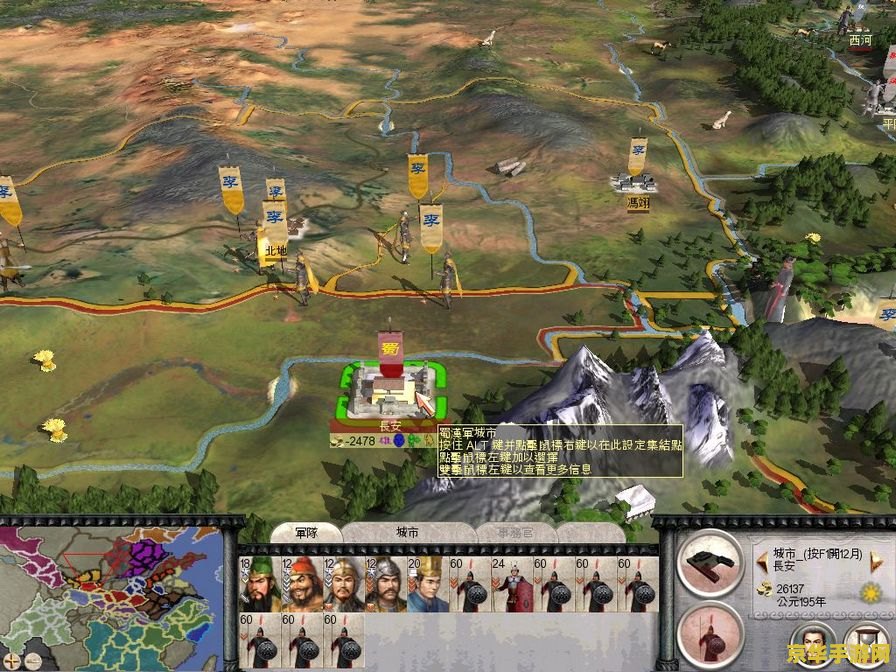Open the 城市 city tab

[x=408, y=533]
